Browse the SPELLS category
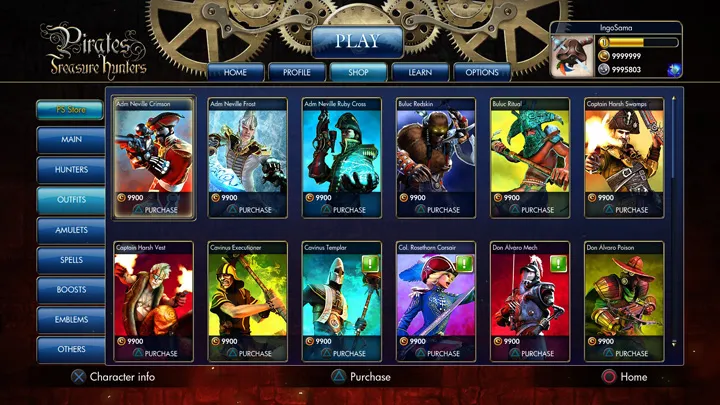Screen dimensions: 720x405 (71, 260)
